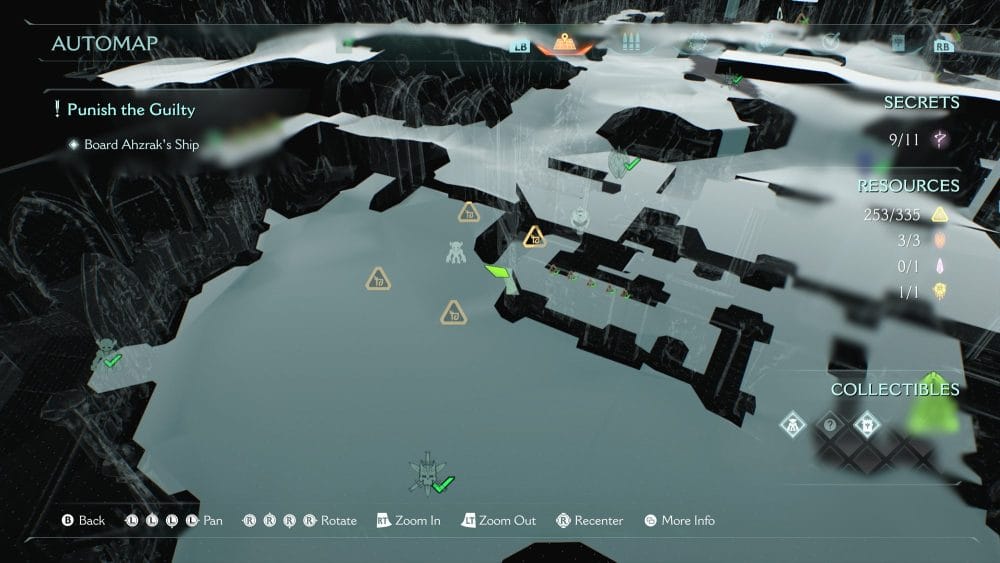The width and height of the screenshot is (1000, 563).
Task: Select the crossed-blades skull marker with checkmark
Action: point(427,474)
